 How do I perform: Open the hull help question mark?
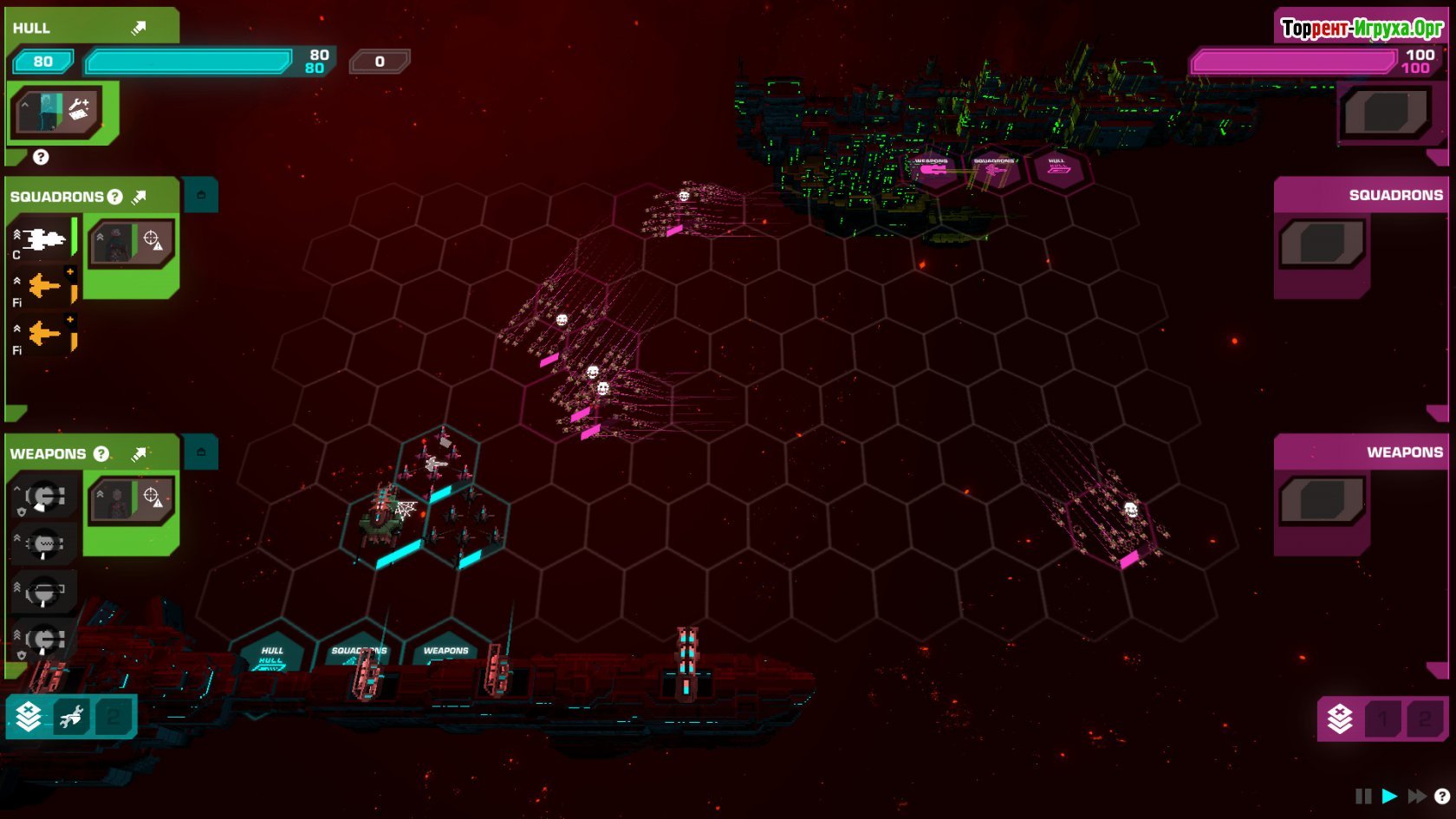41,157
